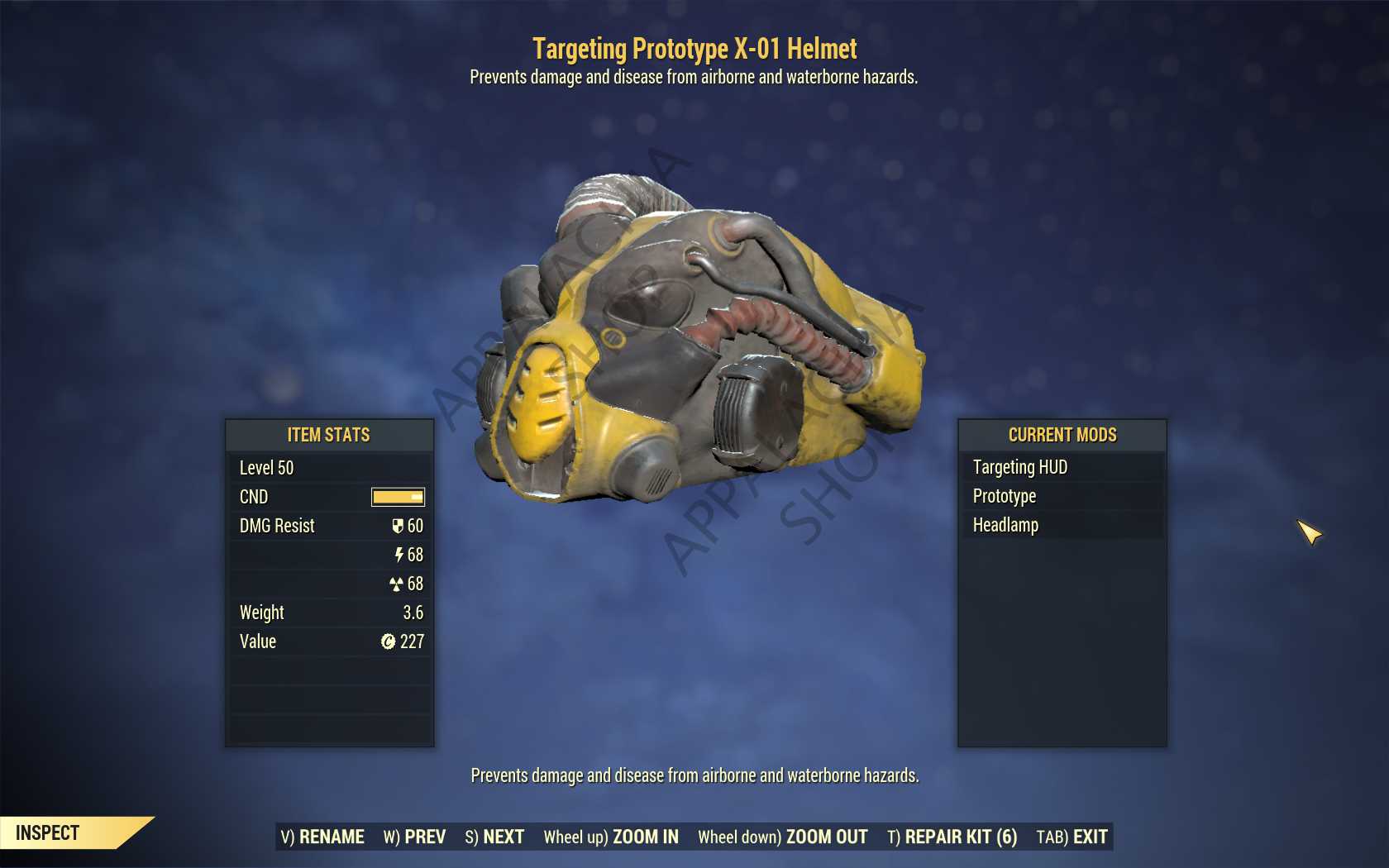The width and height of the screenshot is (1389, 868).
Task: Toggle the Prototype mod on the helmet
Action: [x=1004, y=496]
